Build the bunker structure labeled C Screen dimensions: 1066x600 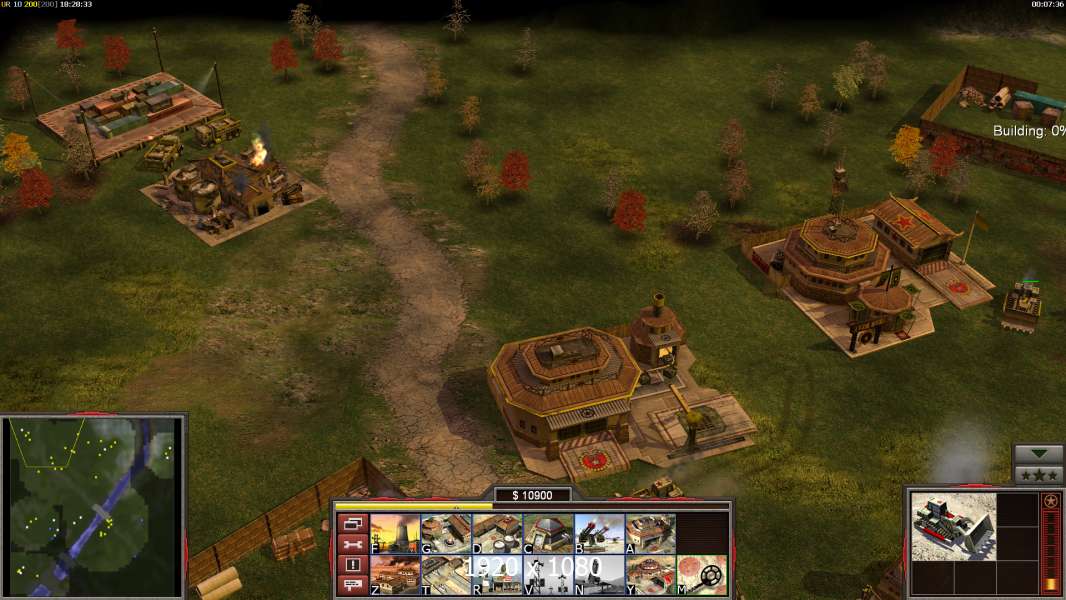point(548,533)
